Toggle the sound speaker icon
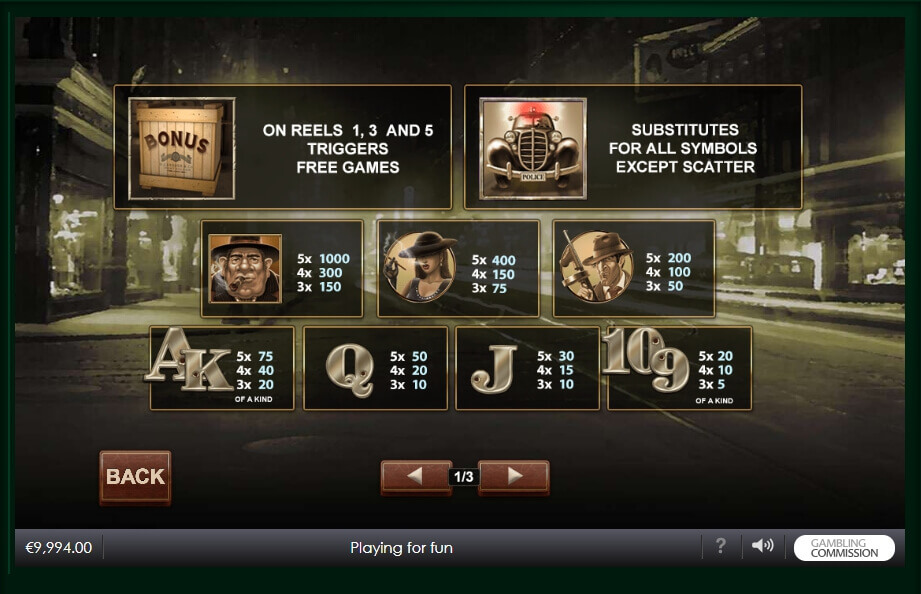This screenshot has width=921, height=594. pos(763,546)
